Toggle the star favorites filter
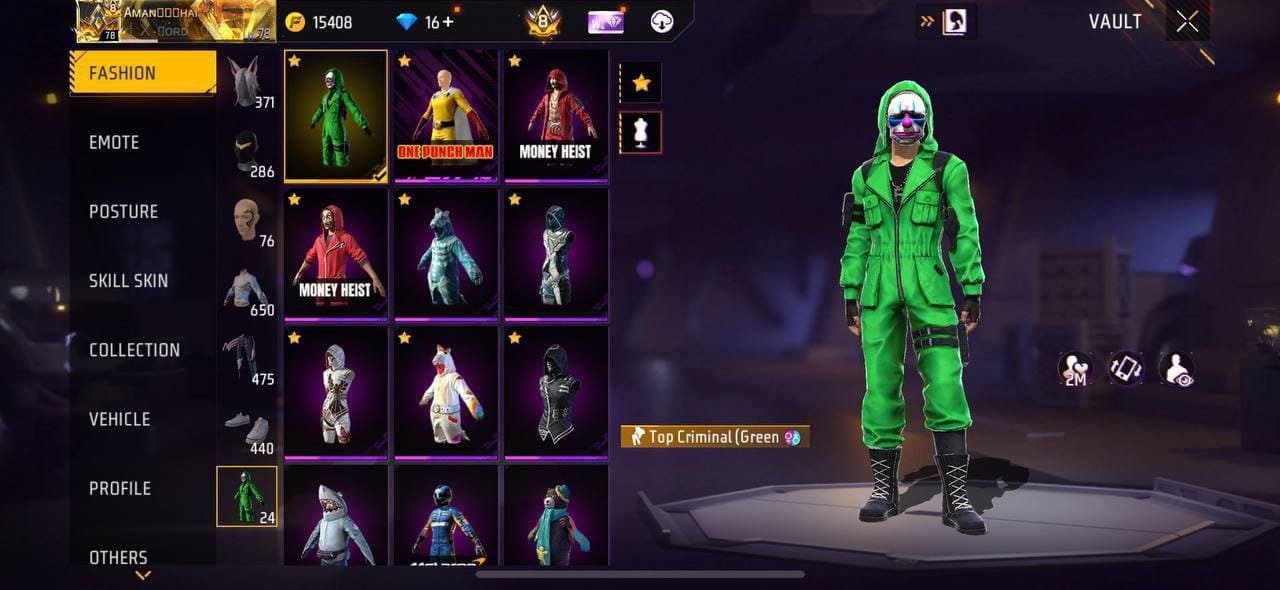 [641, 83]
